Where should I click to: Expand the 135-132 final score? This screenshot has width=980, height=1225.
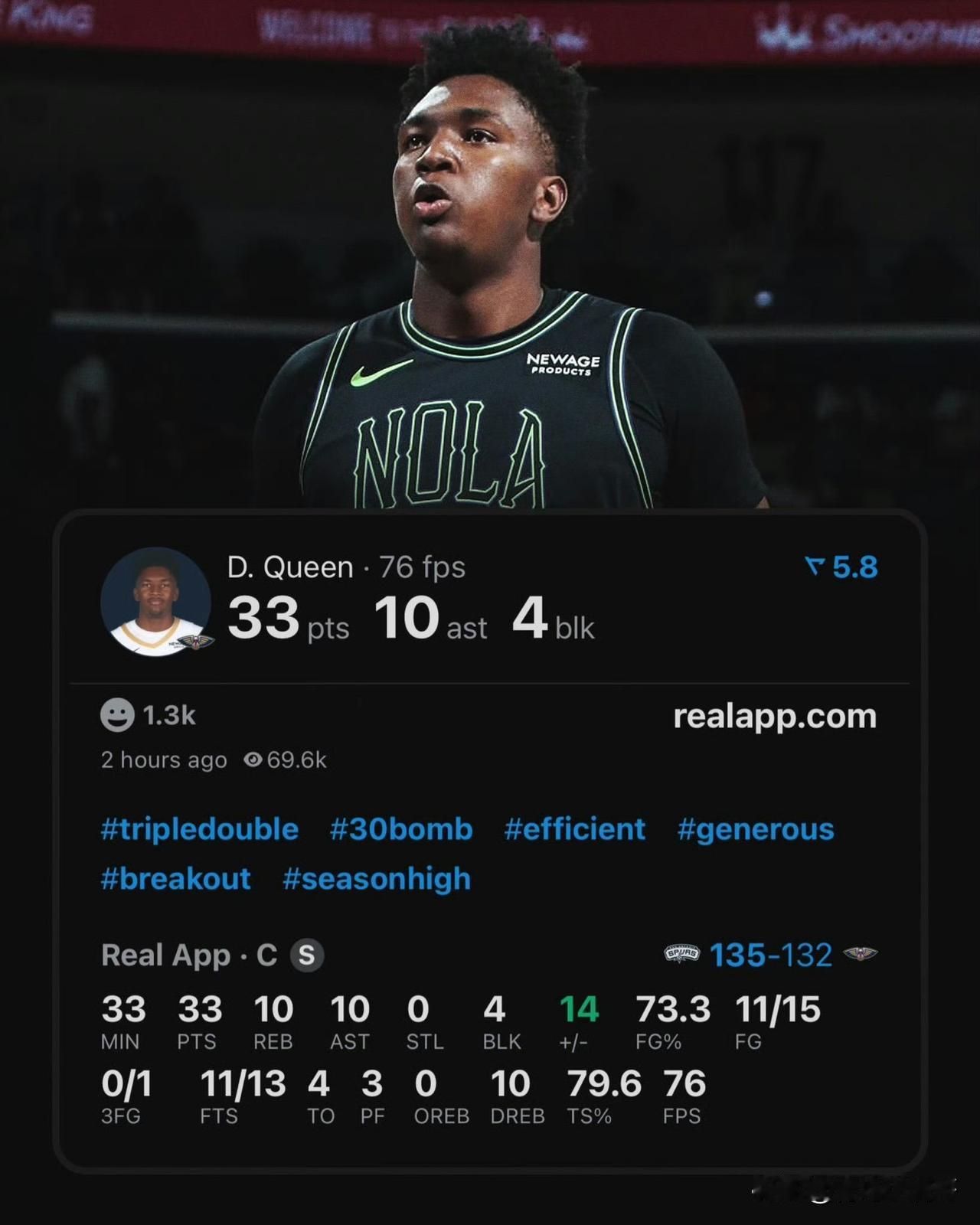click(771, 955)
